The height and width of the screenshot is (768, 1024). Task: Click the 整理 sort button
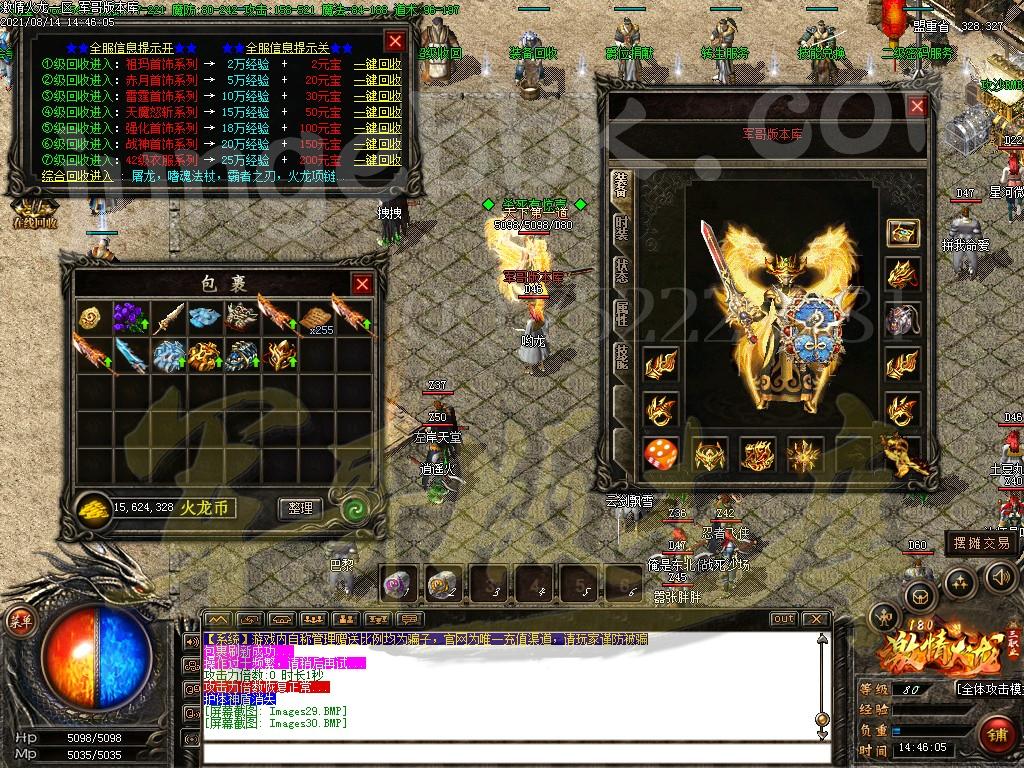coord(300,508)
